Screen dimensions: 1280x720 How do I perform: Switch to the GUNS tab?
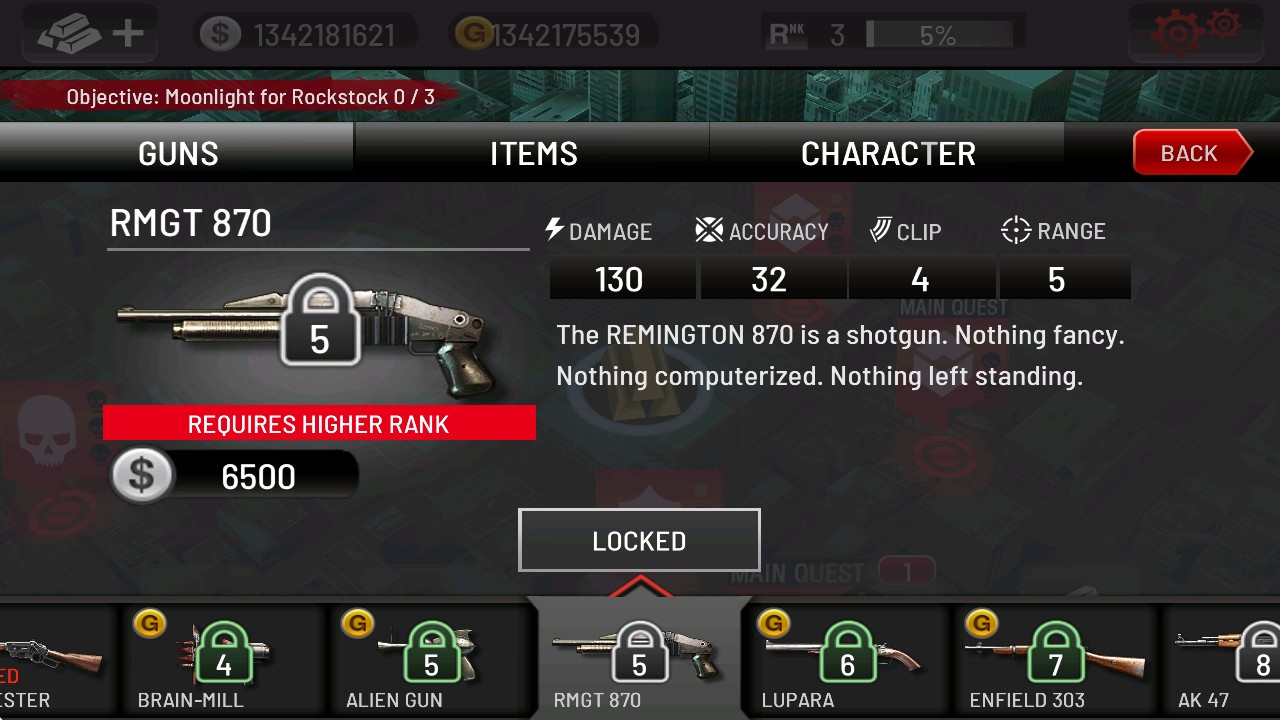pos(178,153)
